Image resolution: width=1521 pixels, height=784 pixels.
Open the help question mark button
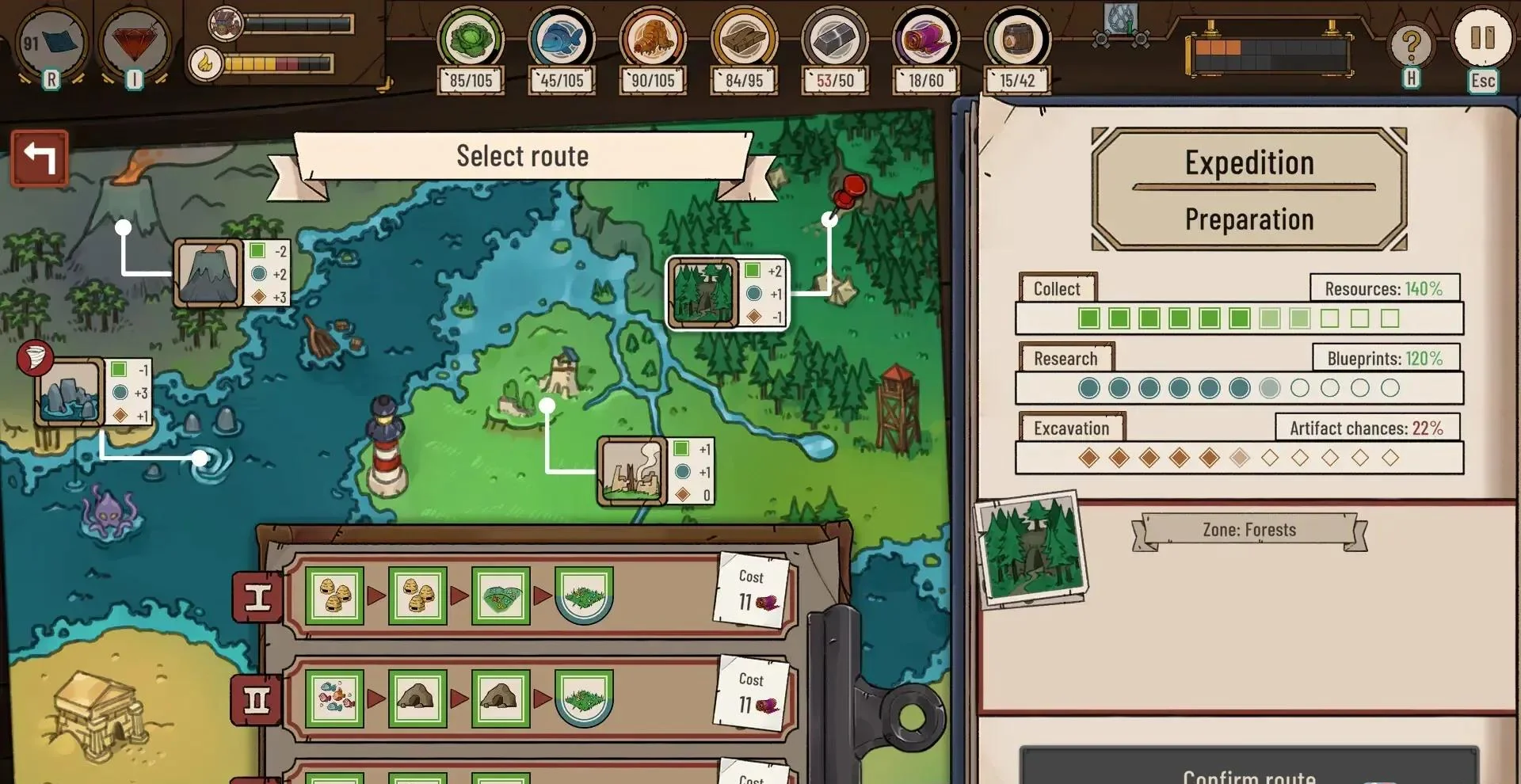pyautogui.click(x=1410, y=46)
